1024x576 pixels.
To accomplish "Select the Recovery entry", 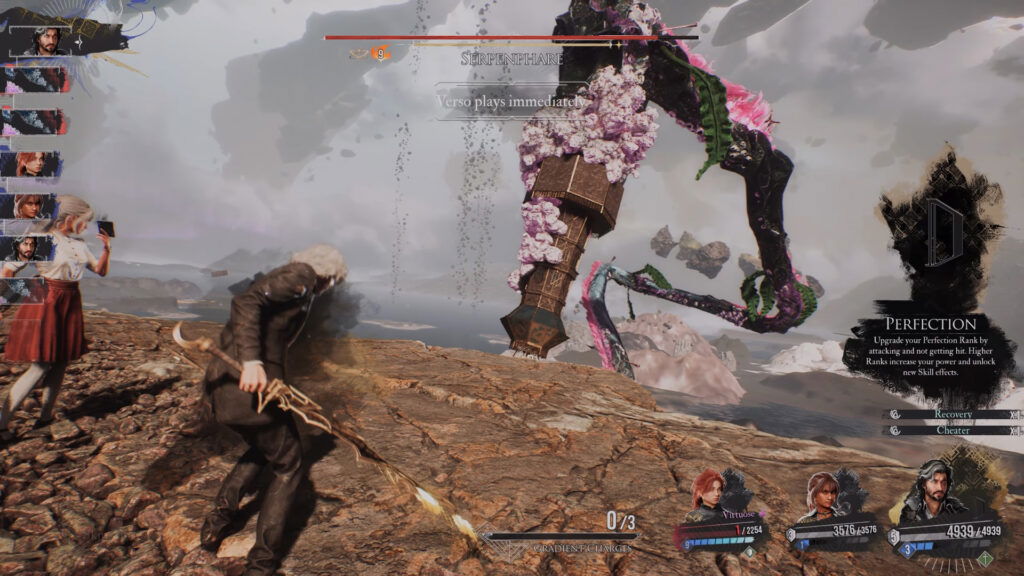I will coord(952,414).
